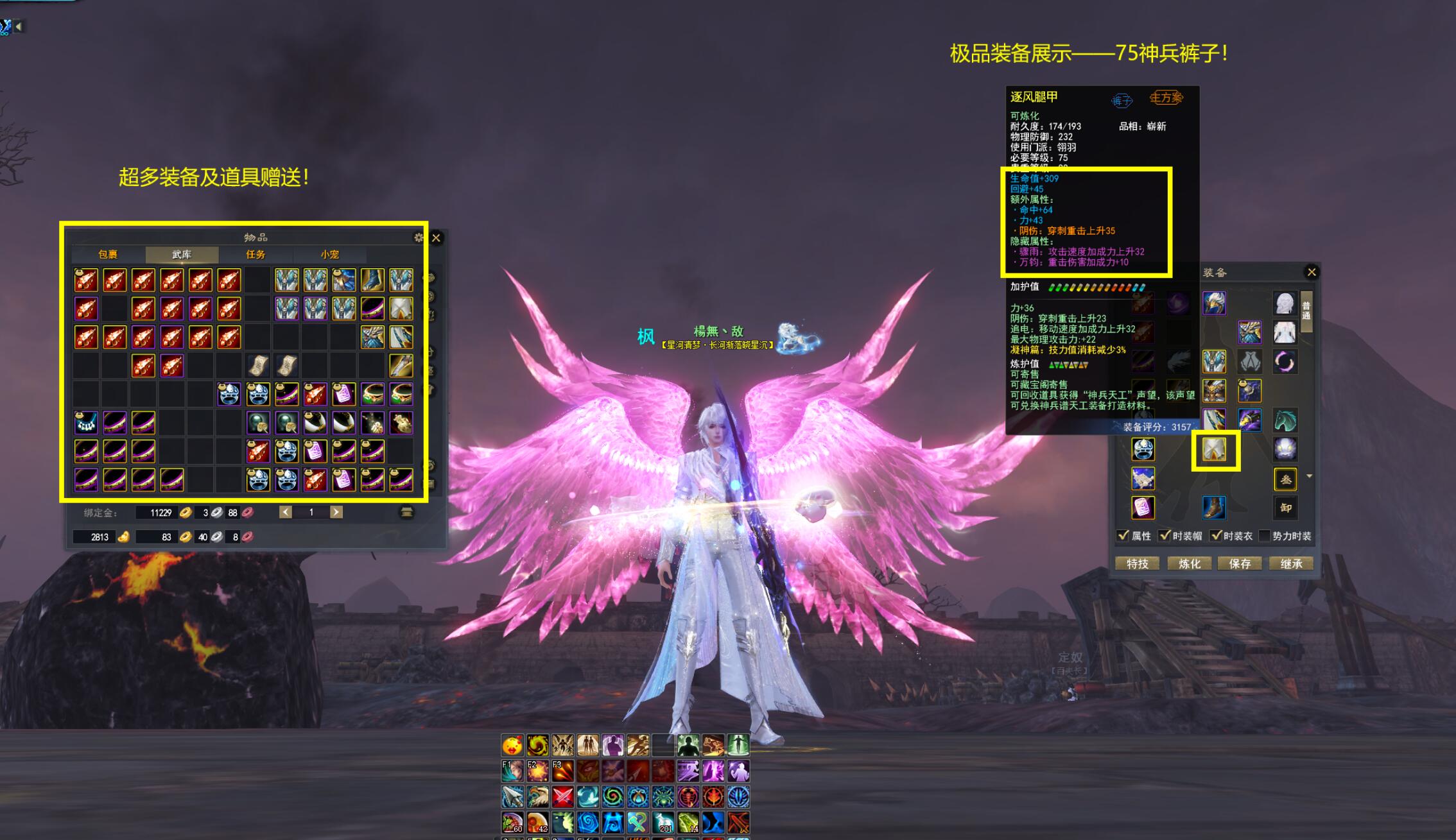
Task: Click the 特技 button
Action: (x=1137, y=563)
